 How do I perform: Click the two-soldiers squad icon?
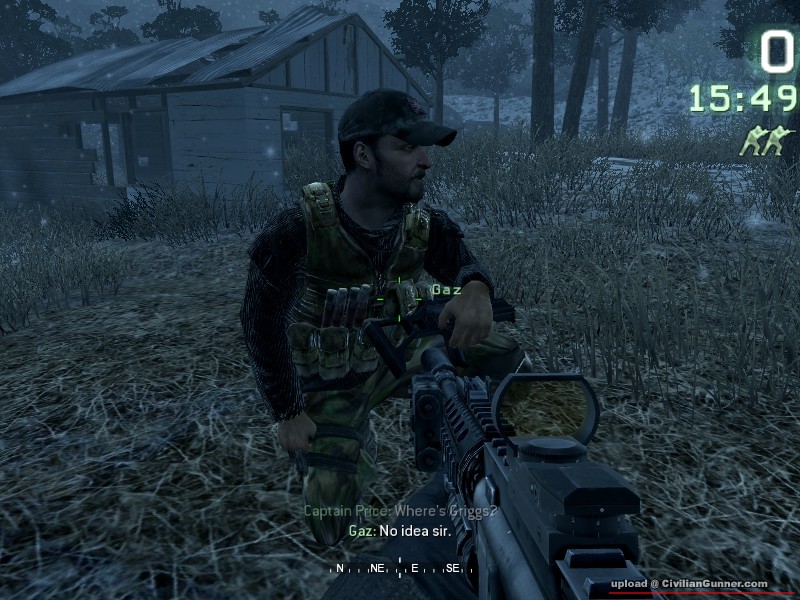[766, 141]
